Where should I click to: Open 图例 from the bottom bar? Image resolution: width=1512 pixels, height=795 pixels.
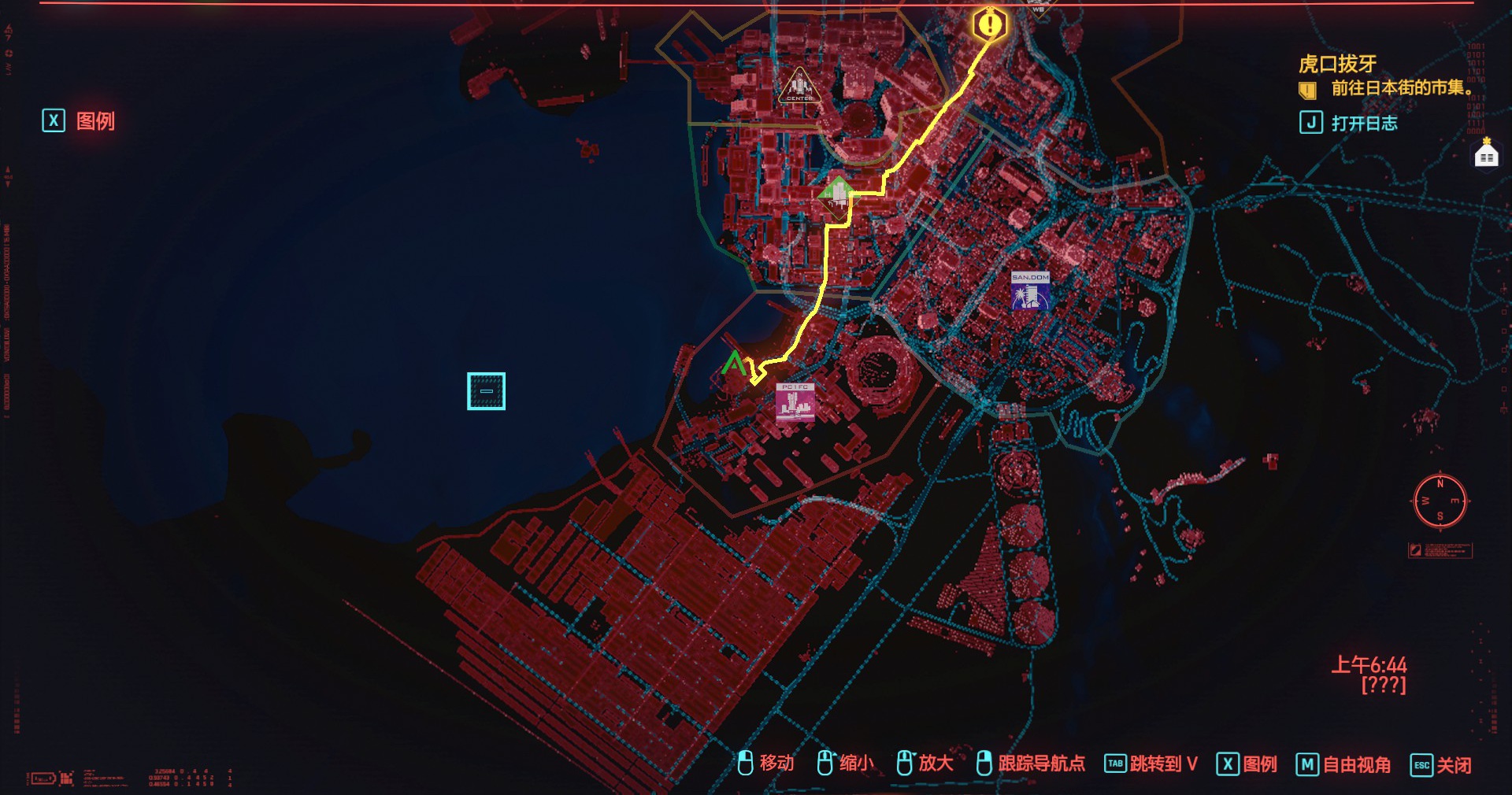pyautogui.click(x=1247, y=764)
